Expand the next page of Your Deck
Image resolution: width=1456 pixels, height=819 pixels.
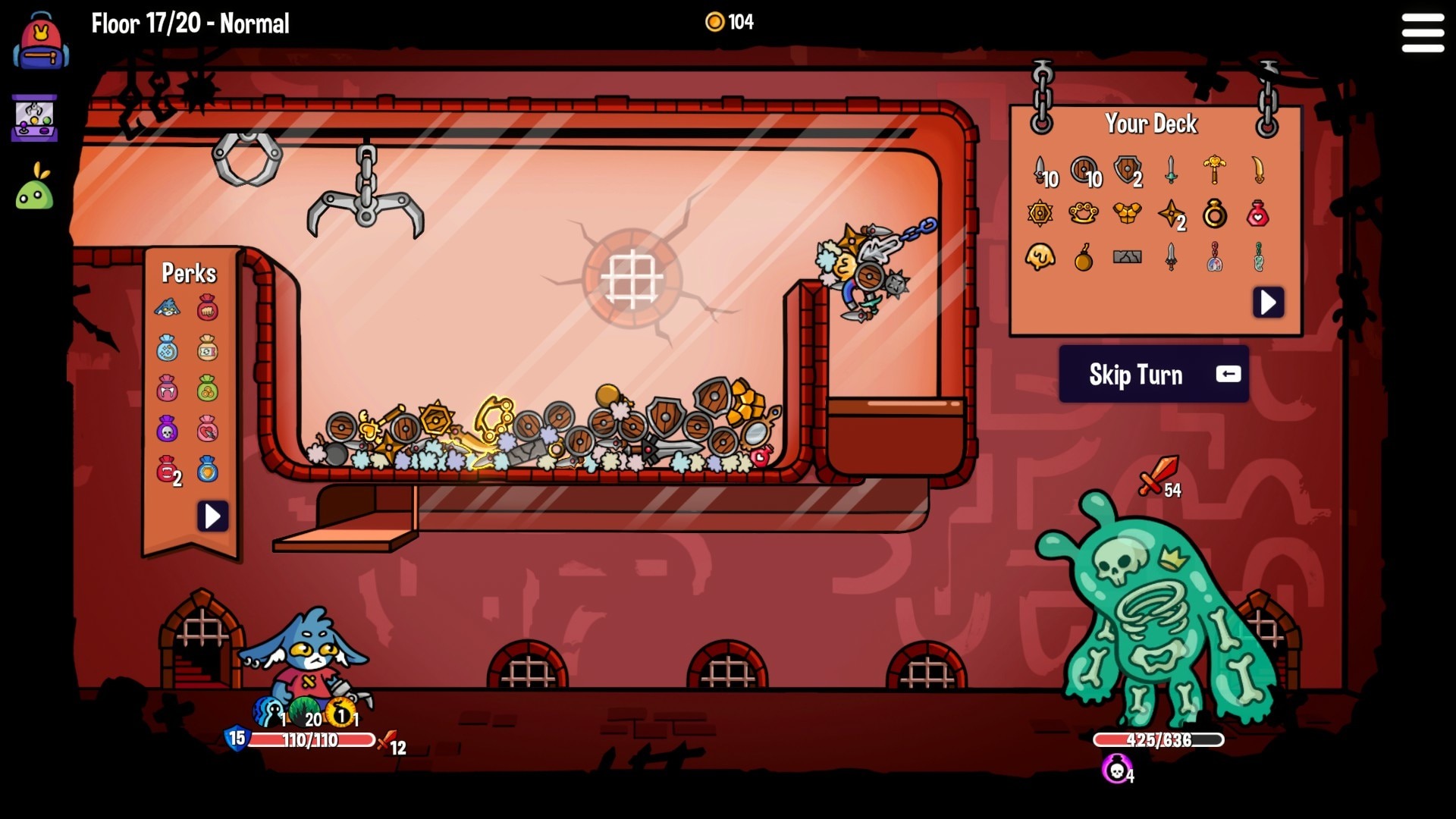1267,302
